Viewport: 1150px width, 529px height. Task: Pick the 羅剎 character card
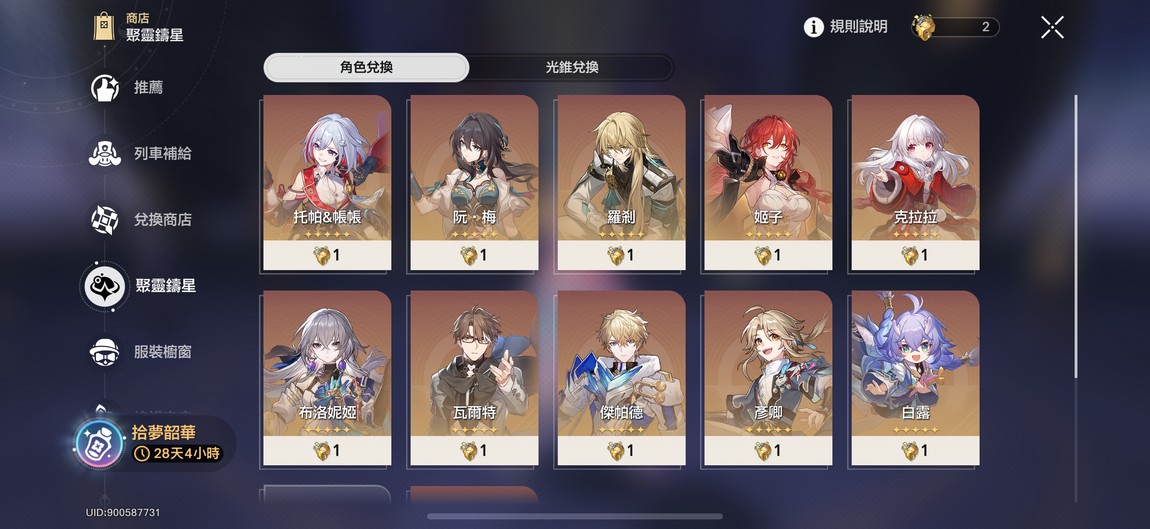coord(621,182)
